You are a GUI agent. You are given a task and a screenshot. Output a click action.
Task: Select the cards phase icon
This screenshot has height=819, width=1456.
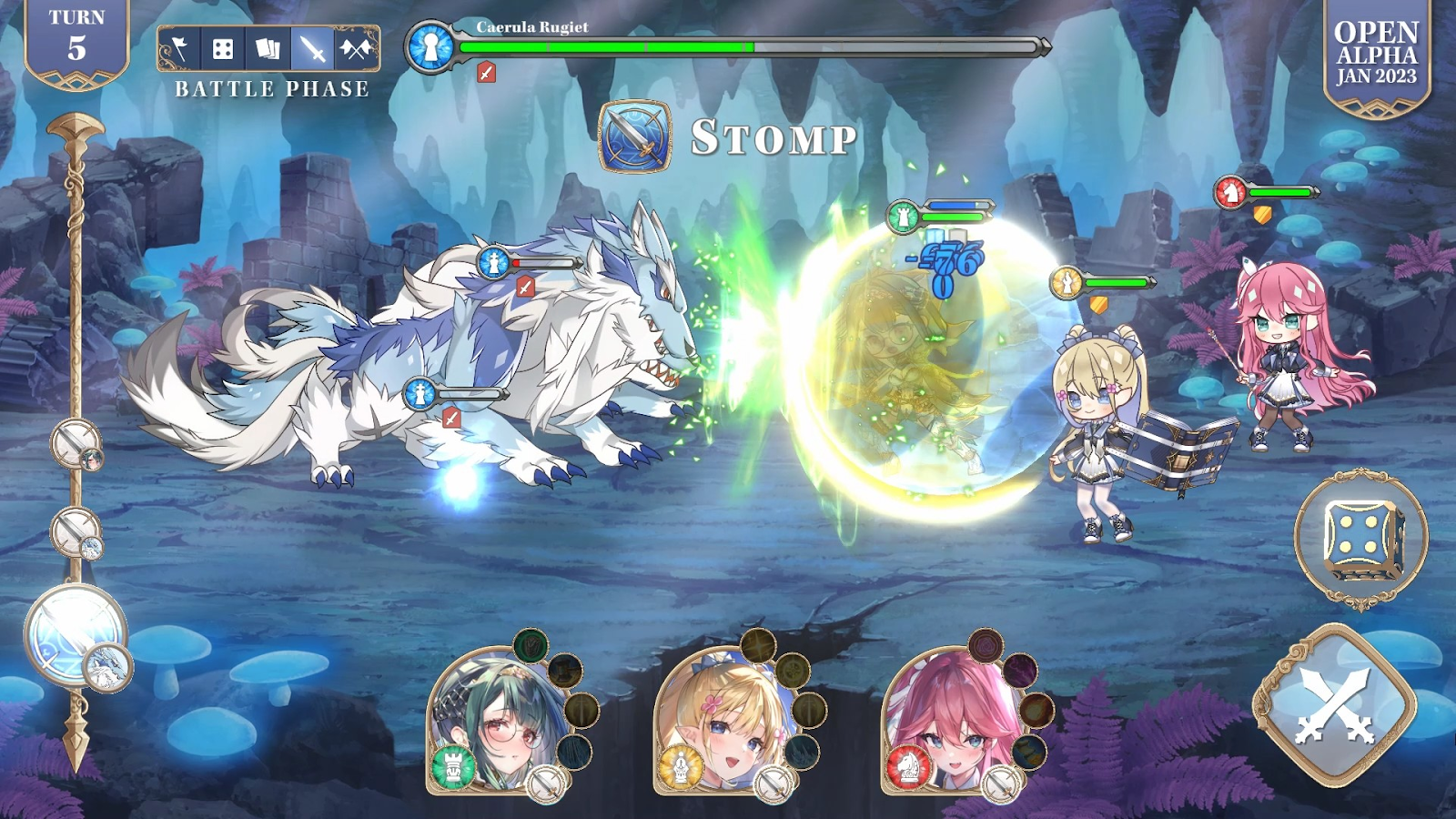pos(268,48)
